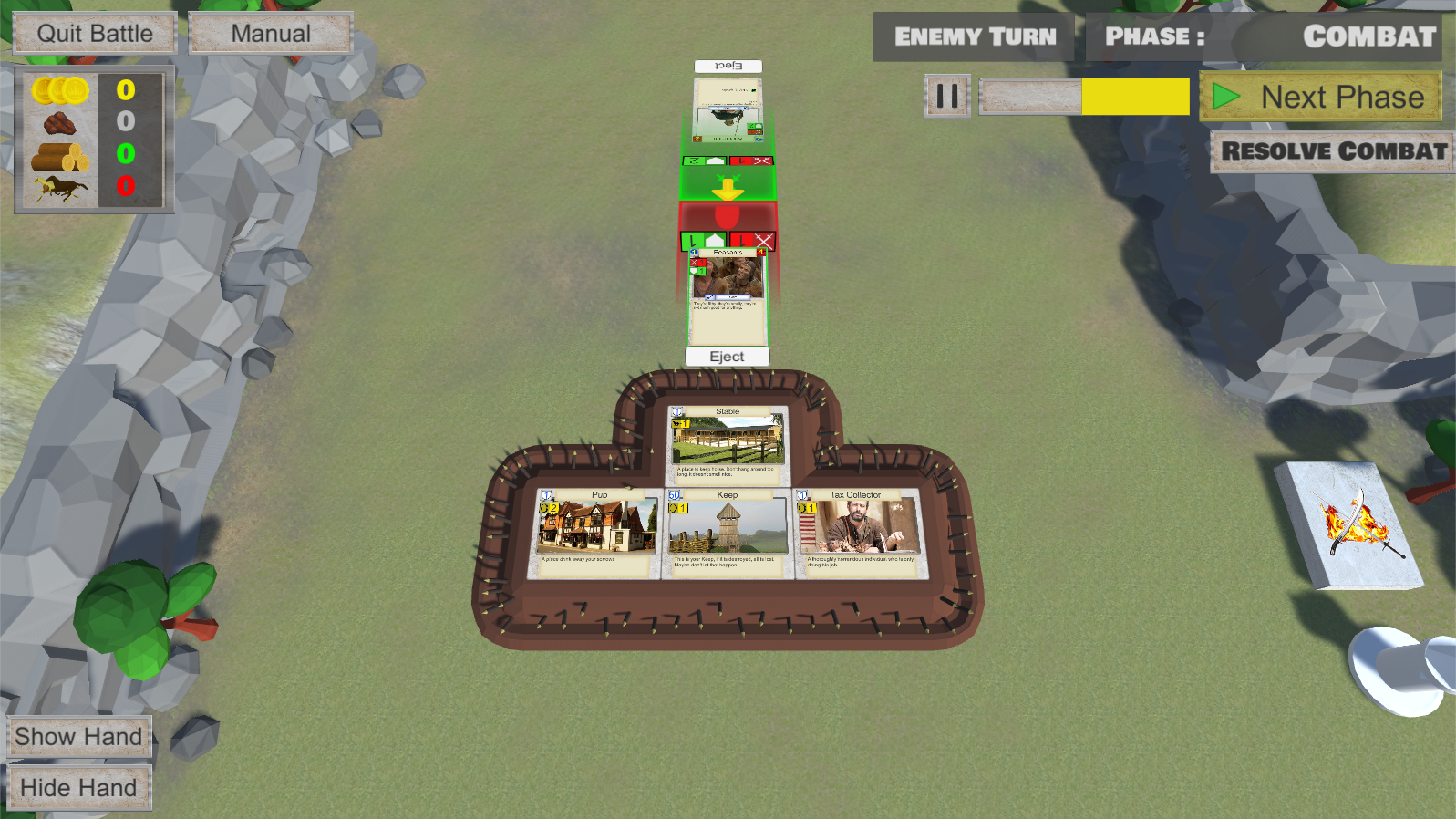Pause the turn timer
The image size is (1456, 819).
(947, 96)
